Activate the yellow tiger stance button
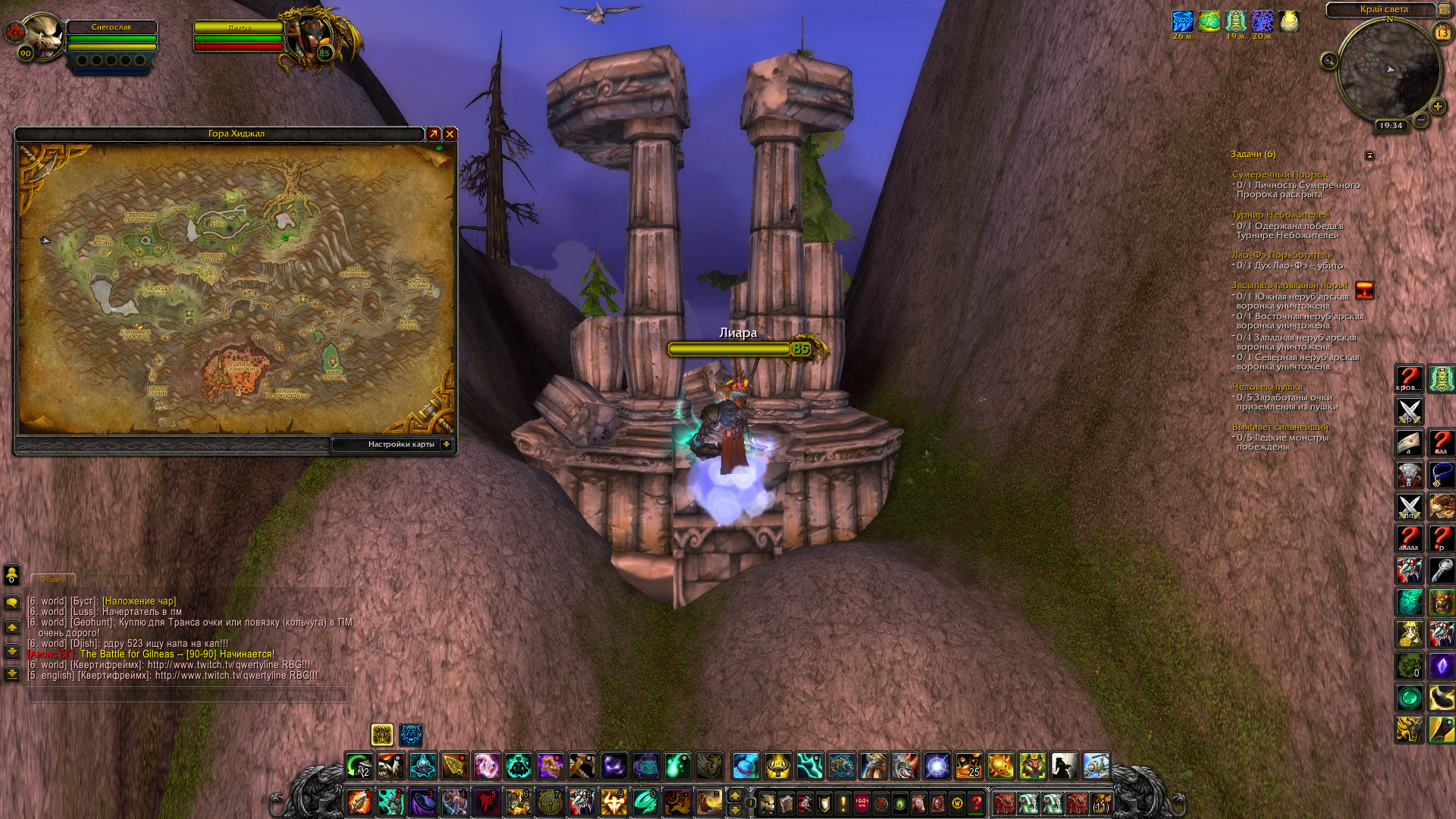 click(x=382, y=734)
